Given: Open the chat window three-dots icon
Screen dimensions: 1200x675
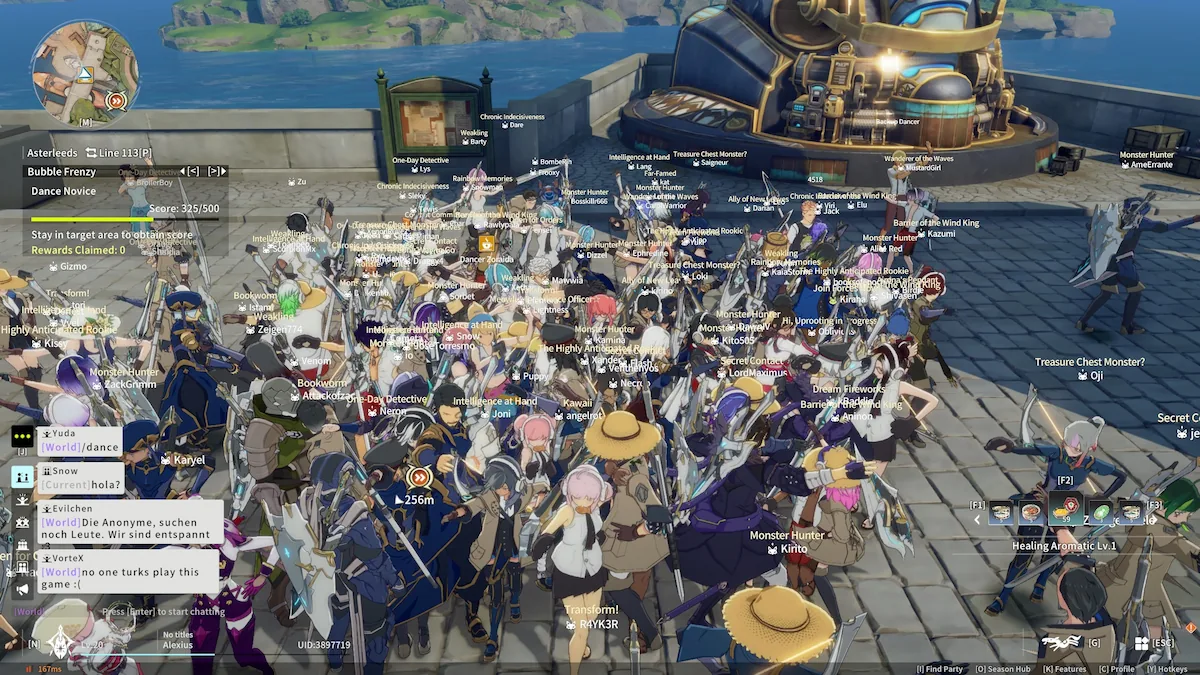Looking at the screenshot, I should [x=22, y=437].
